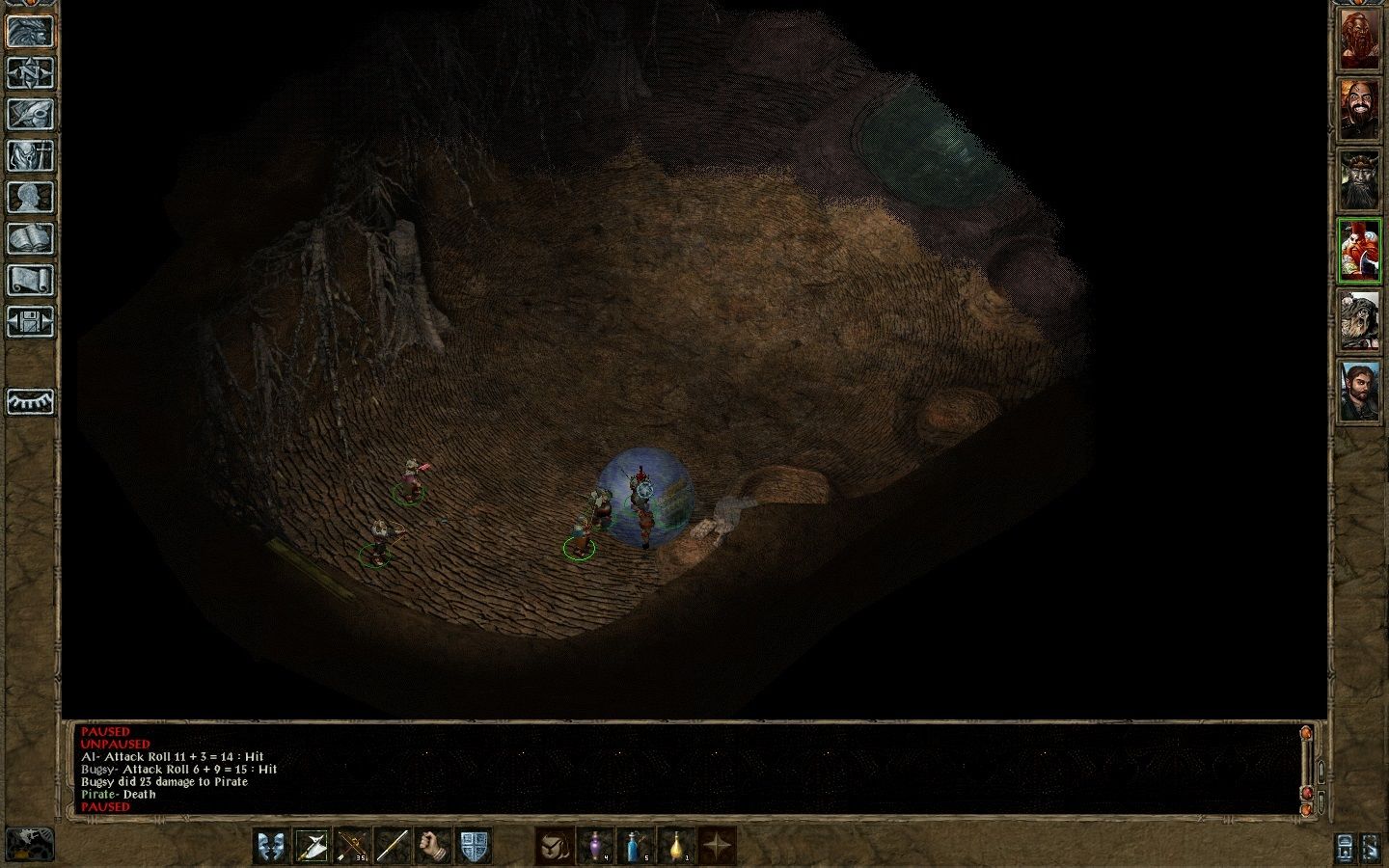Use the yellow flask quick item

click(676, 846)
